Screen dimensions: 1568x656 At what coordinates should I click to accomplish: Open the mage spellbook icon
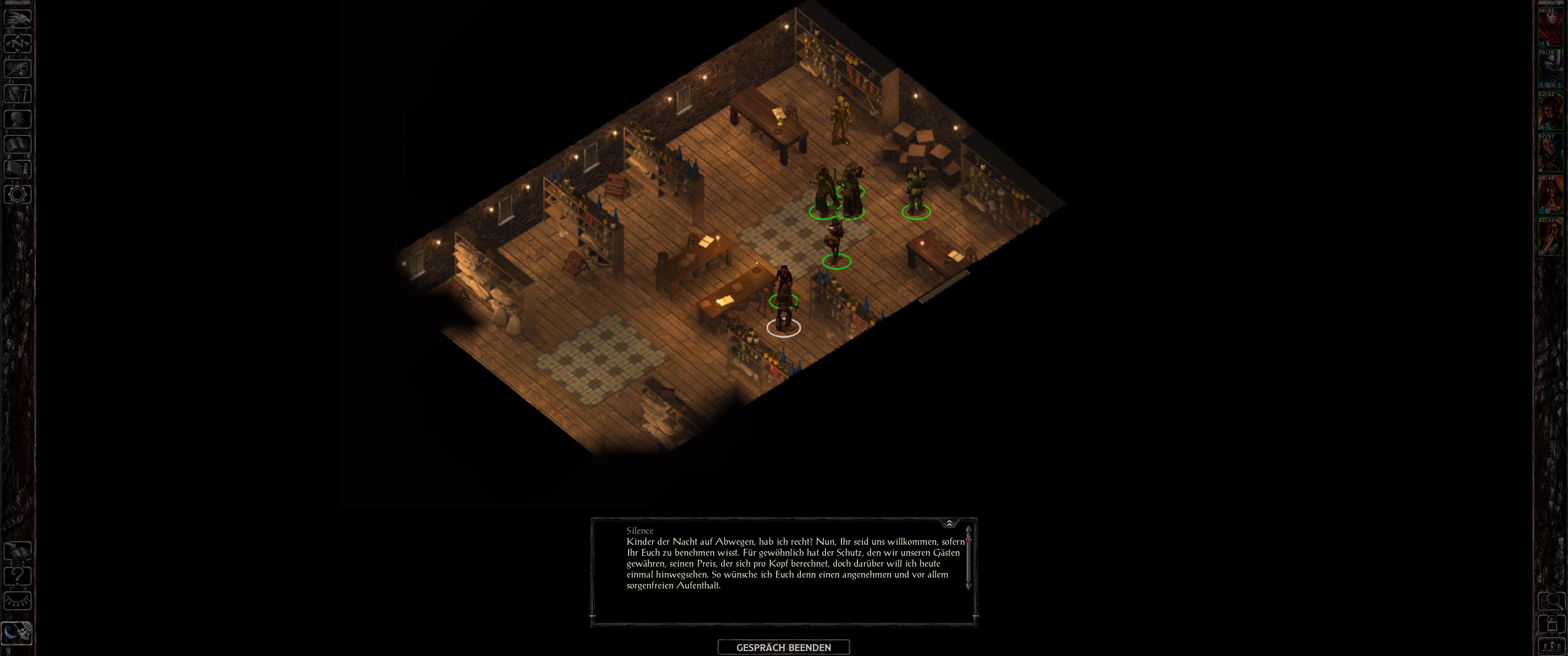pos(18,144)
